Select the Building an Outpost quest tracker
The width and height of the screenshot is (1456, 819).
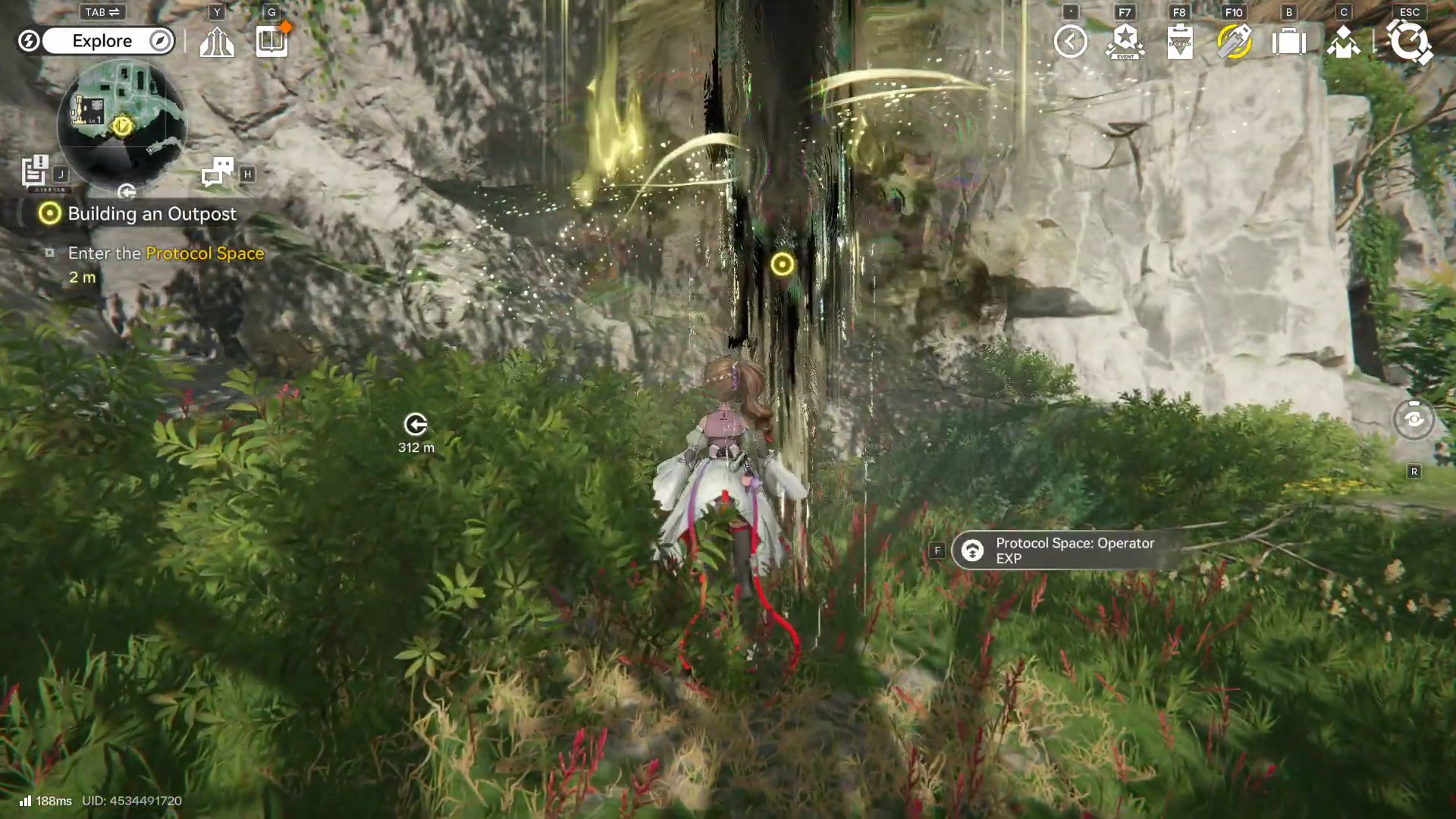point(152,214)
